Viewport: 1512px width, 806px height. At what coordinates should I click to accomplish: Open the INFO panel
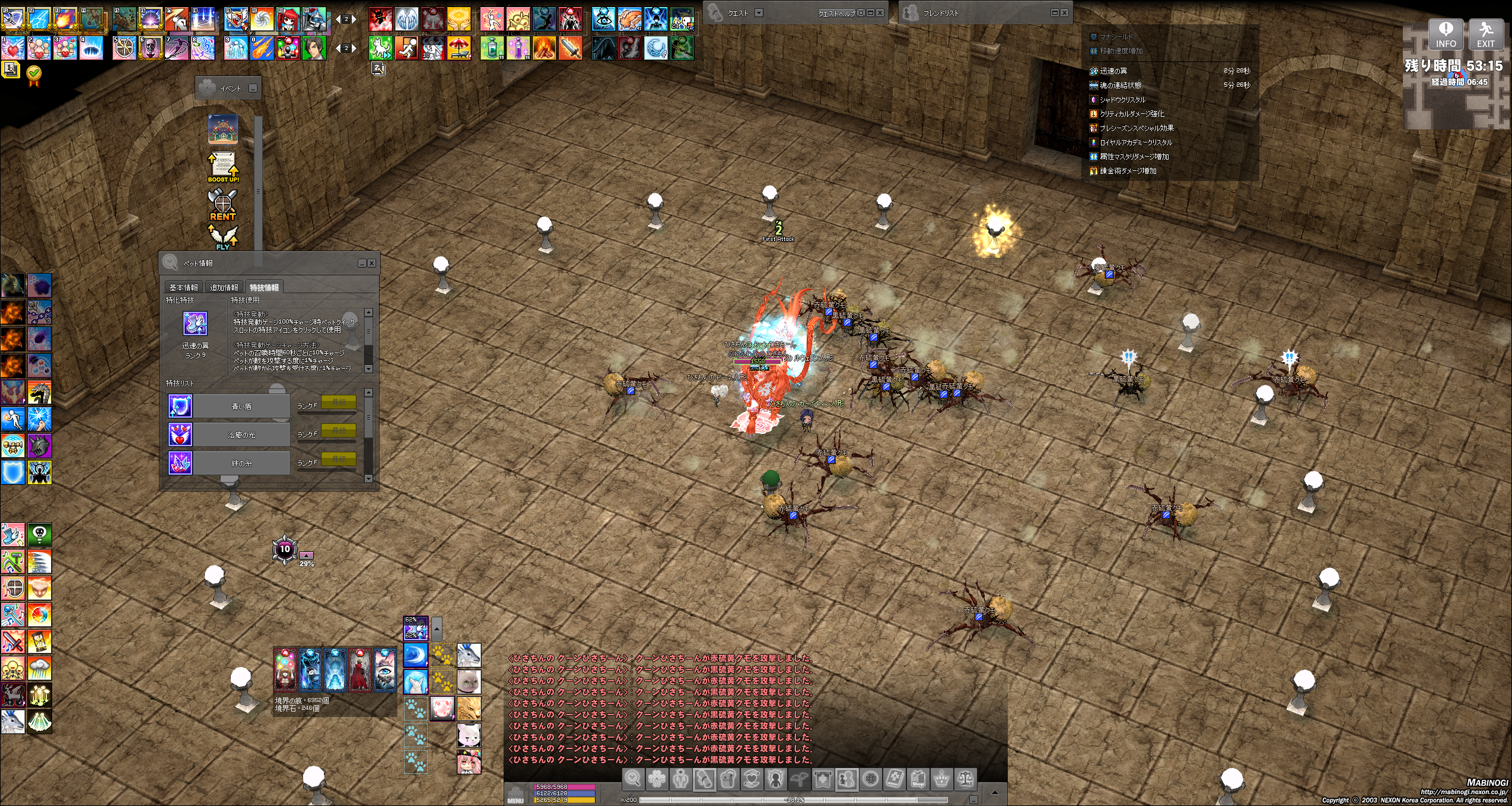pos(1446,34)
